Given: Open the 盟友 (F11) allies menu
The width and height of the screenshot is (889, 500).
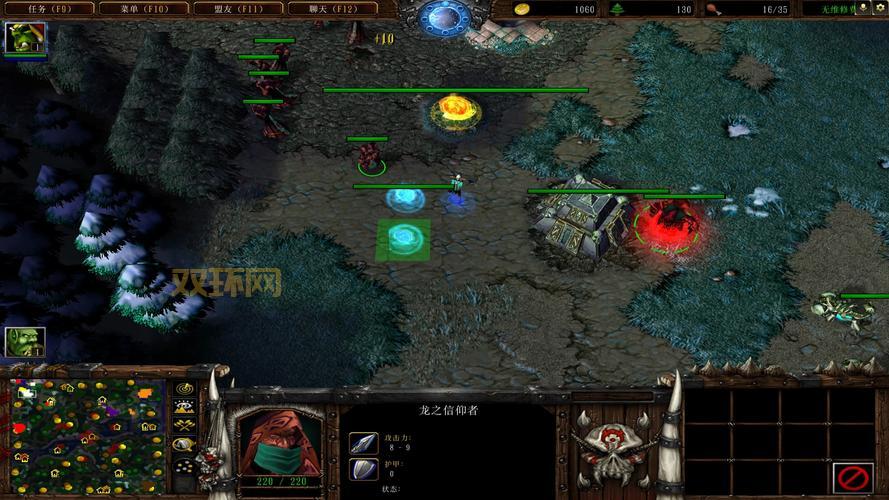Looking at the screenshot, I should [239, 9].
